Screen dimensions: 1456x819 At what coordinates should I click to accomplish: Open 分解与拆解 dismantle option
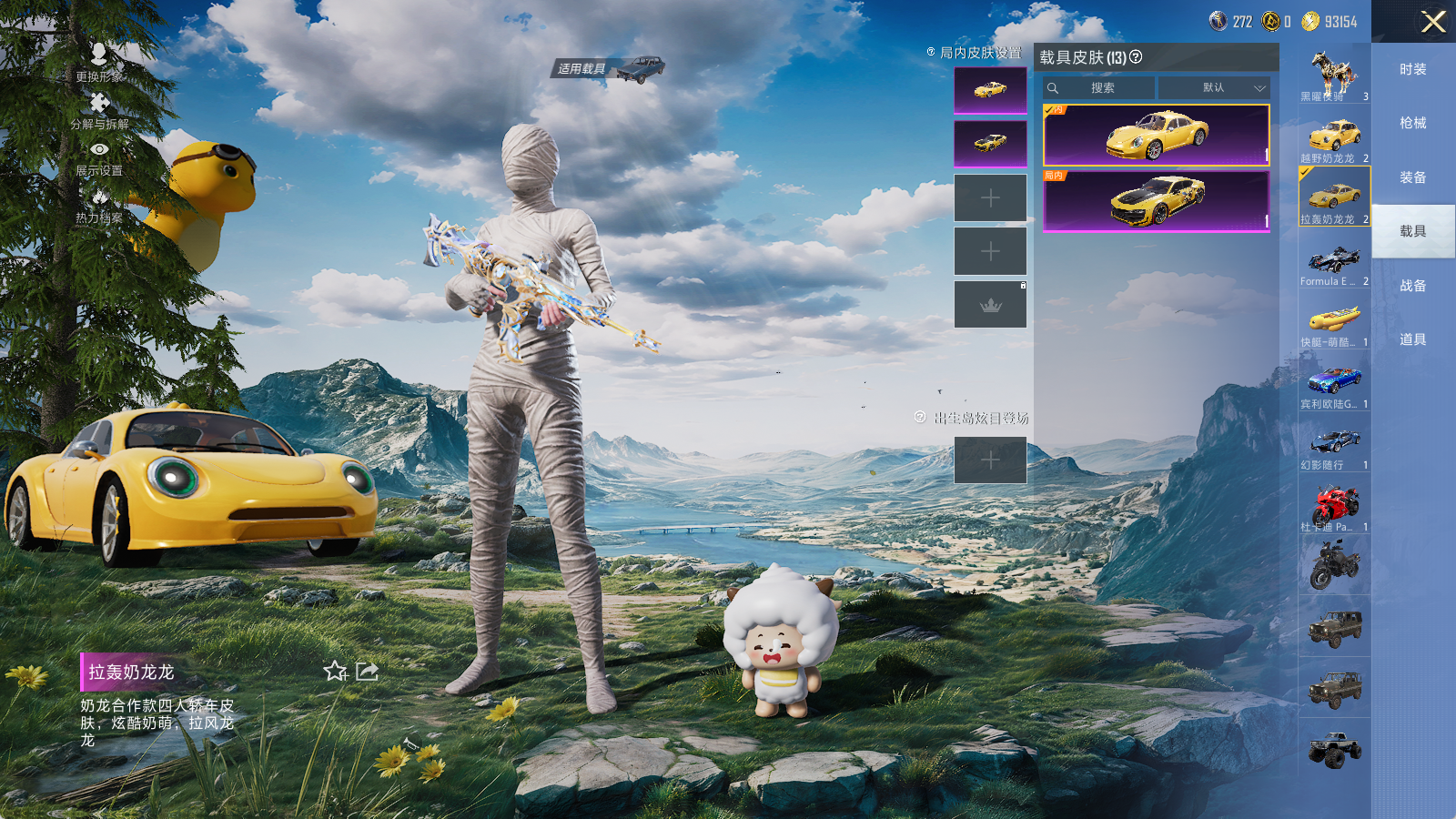coord(99,109)
